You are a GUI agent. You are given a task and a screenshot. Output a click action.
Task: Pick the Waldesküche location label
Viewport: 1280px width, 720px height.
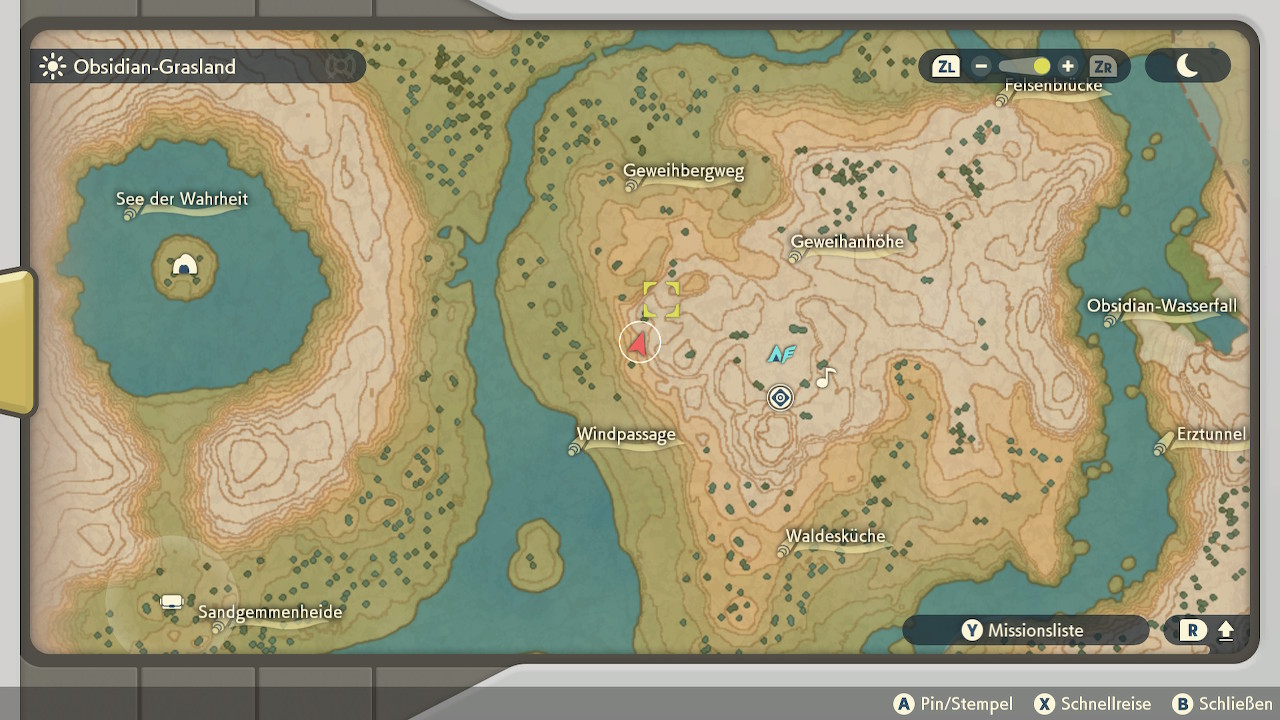[835, 536]
